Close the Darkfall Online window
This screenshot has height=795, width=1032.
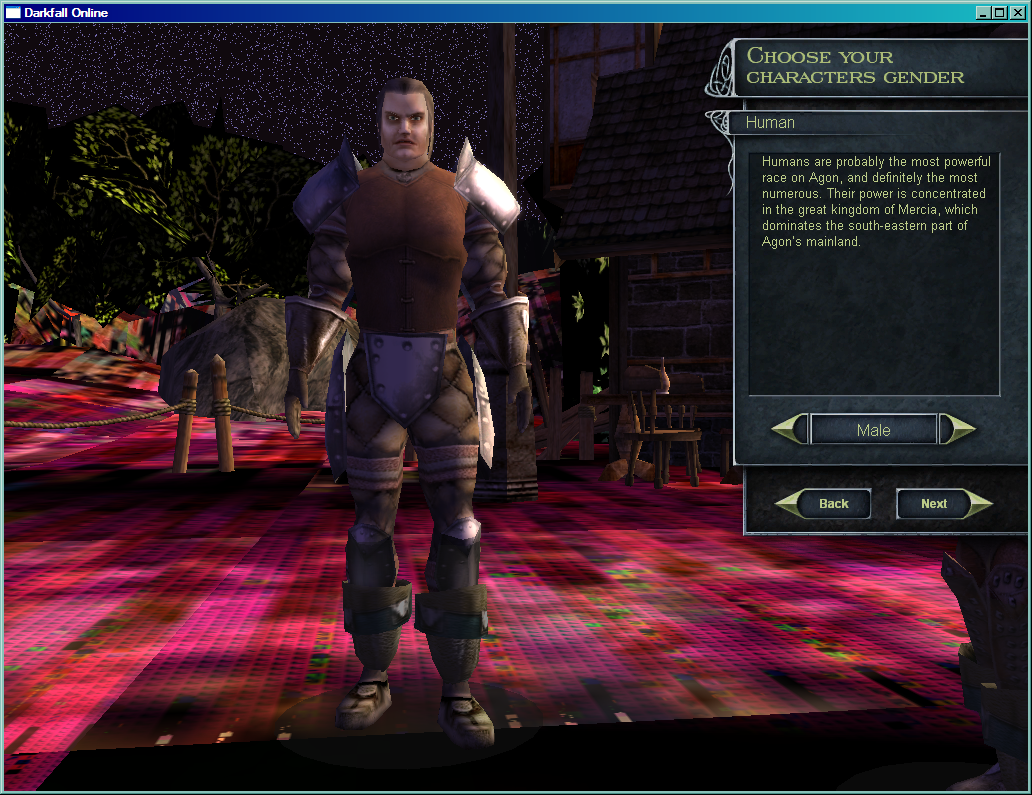(1017, 13)
